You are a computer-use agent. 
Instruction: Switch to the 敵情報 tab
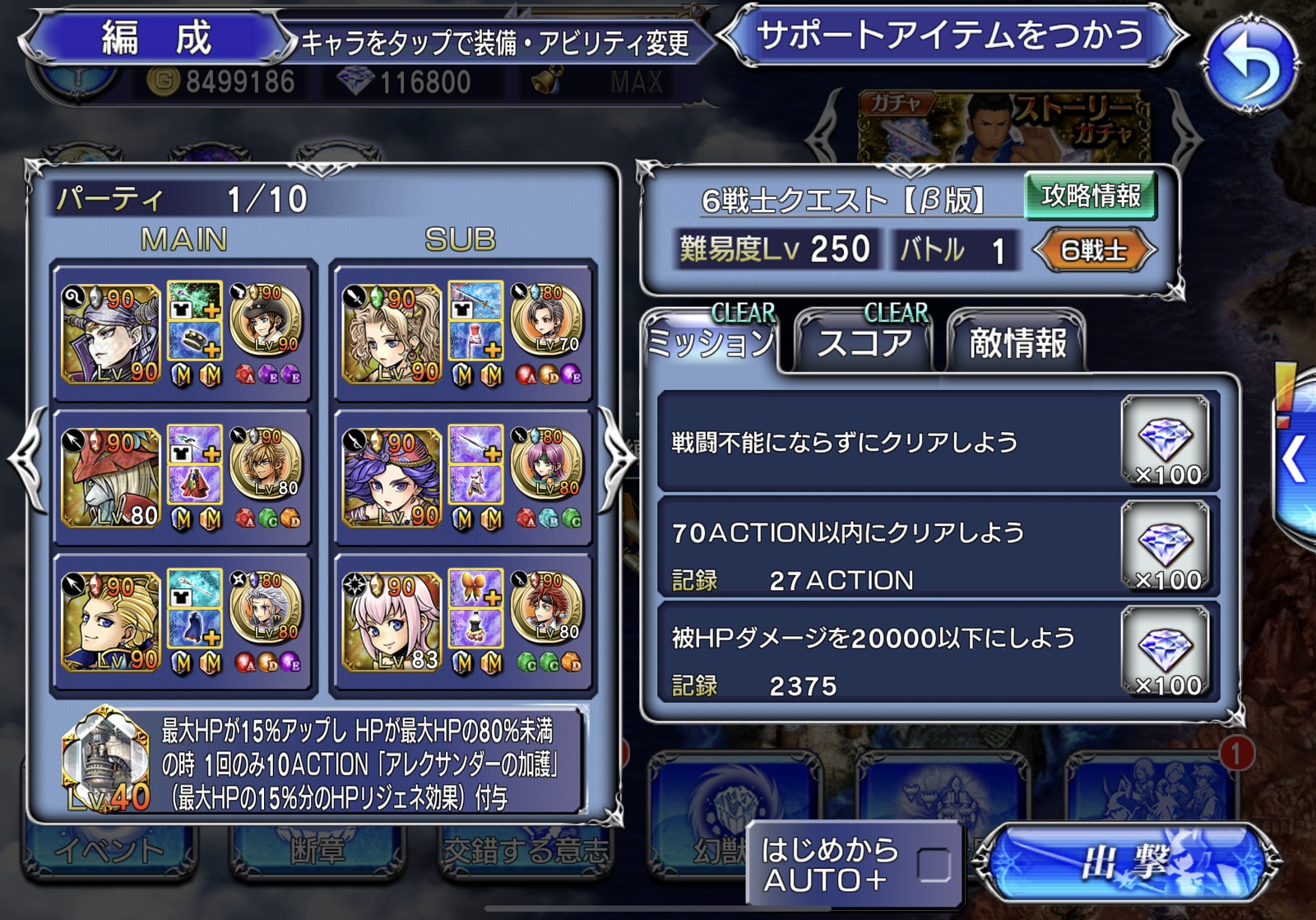pos(1017,342)
